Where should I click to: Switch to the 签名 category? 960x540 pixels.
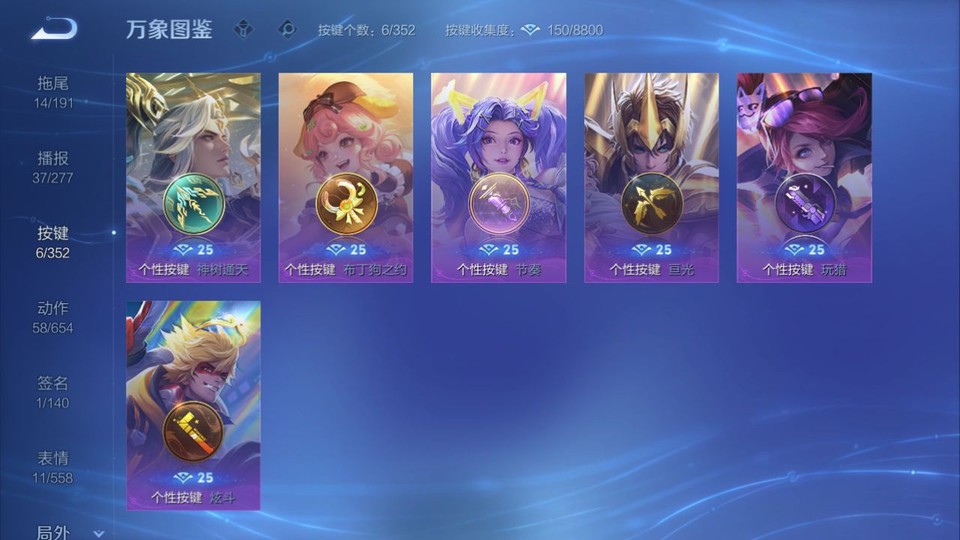pyautogui.click(x=53, y=392)
